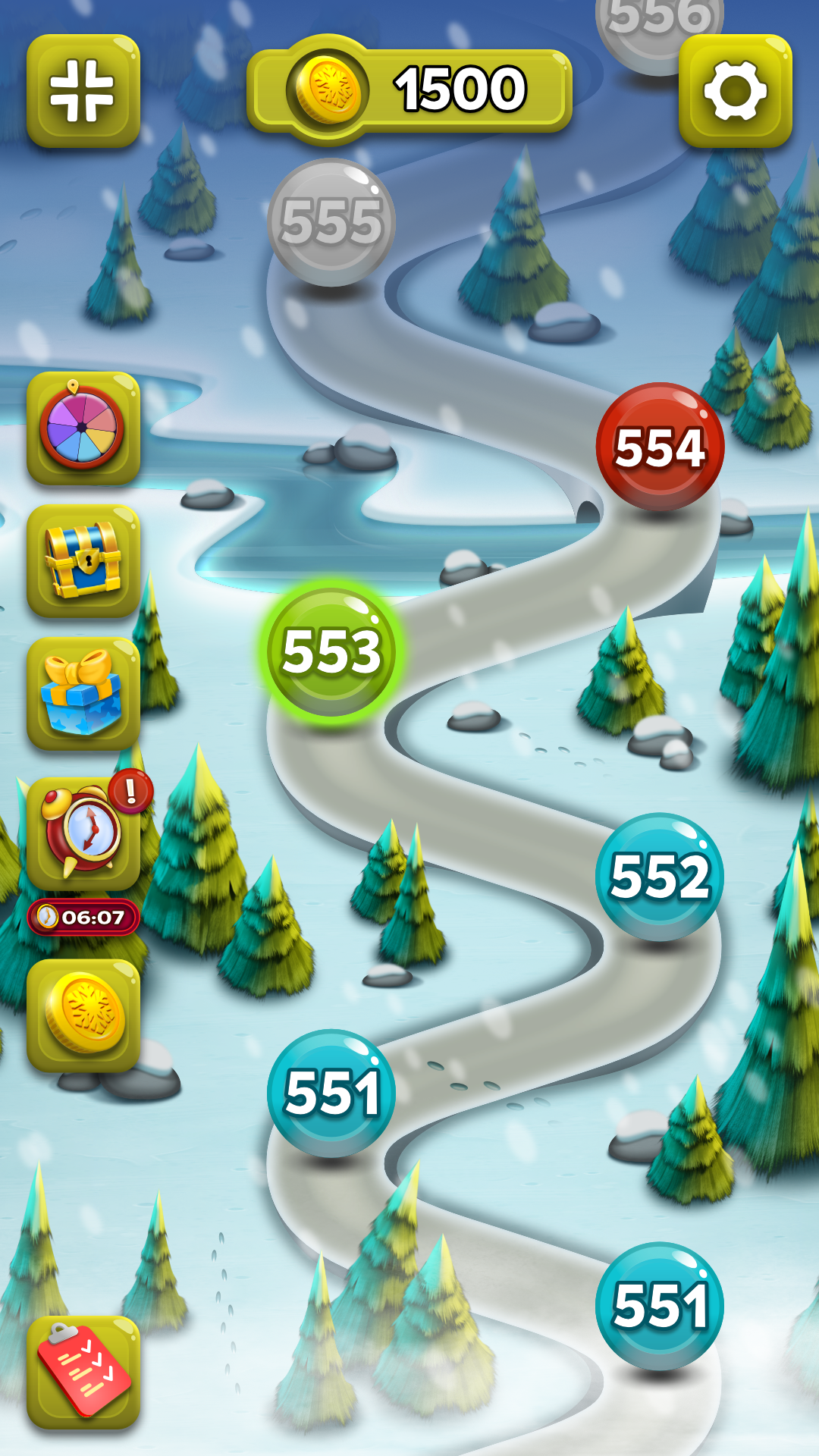819x1456 pixels.
Task: Claim the blue gift box with bow
Action: pos(83,693)
